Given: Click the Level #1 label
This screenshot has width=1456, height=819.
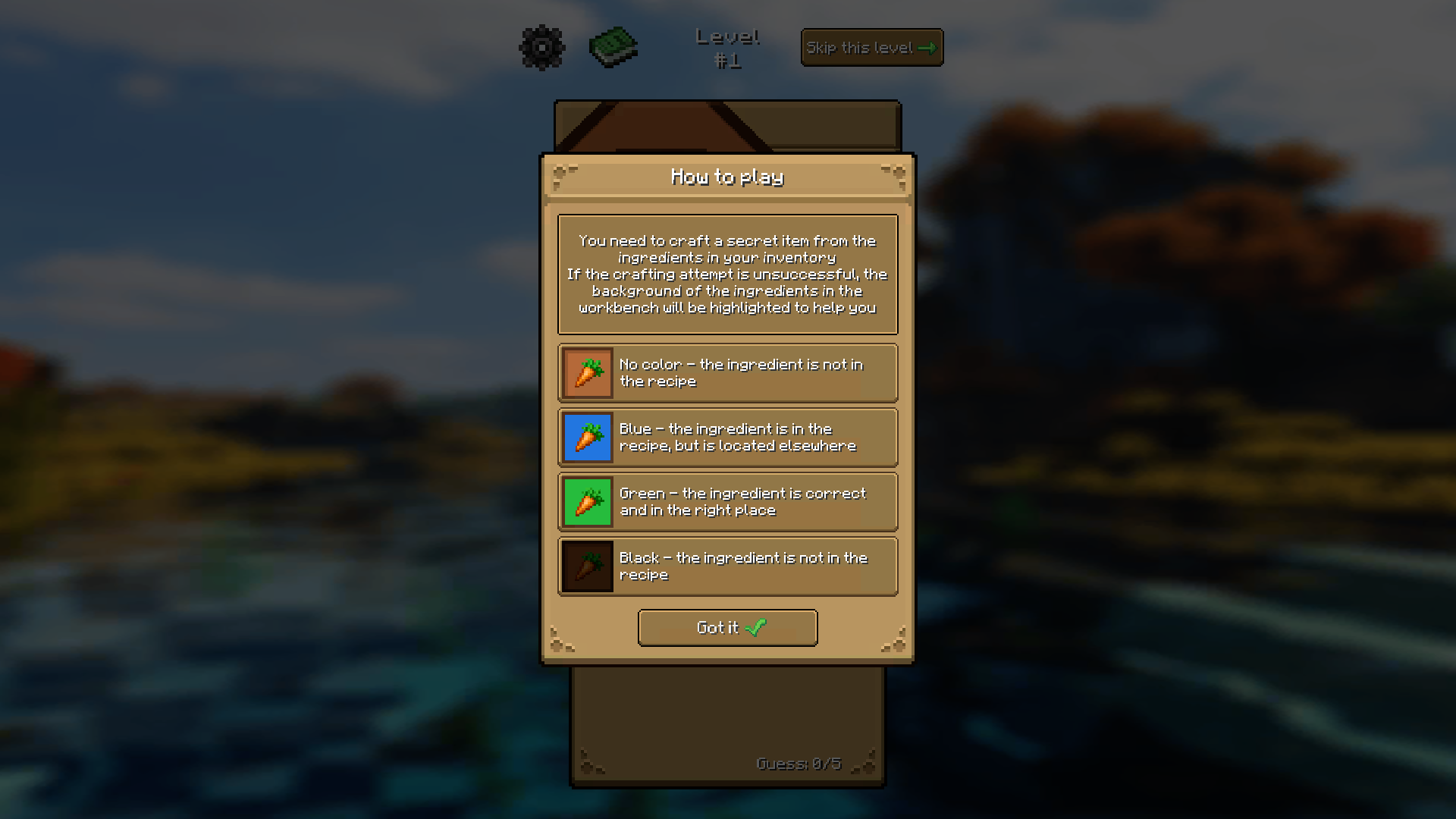Looking at the screenshot, I should coord(727,48).
